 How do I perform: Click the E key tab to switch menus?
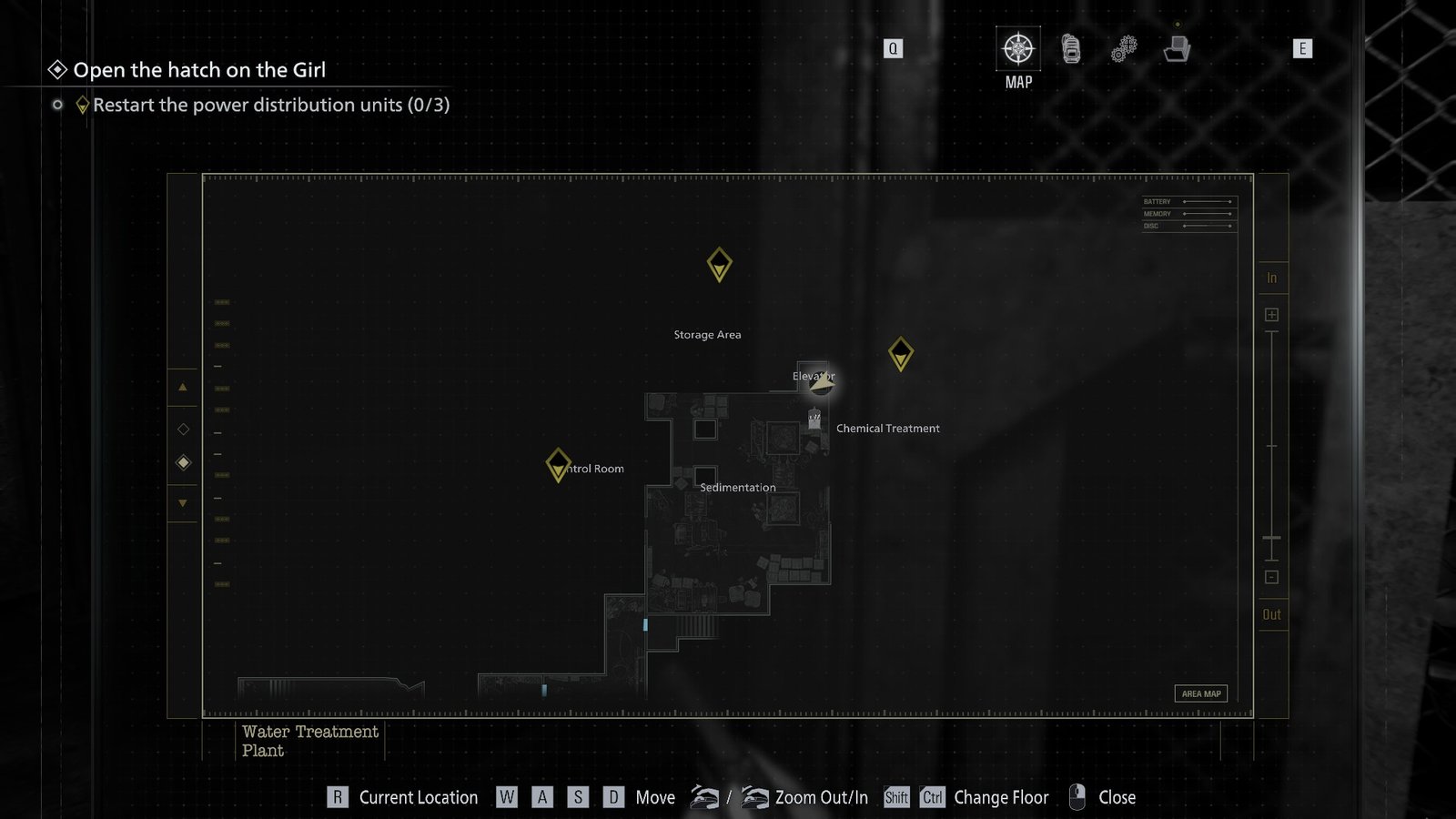pyautogui.click(x=1304, y=49)
